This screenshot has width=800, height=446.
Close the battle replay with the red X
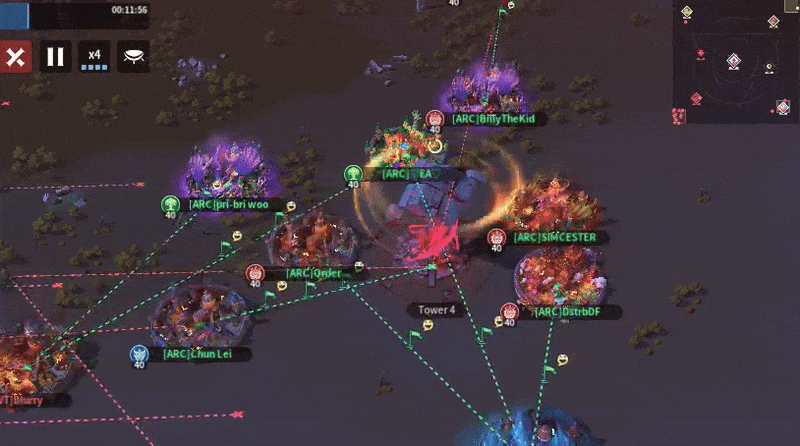pos(16,57)
